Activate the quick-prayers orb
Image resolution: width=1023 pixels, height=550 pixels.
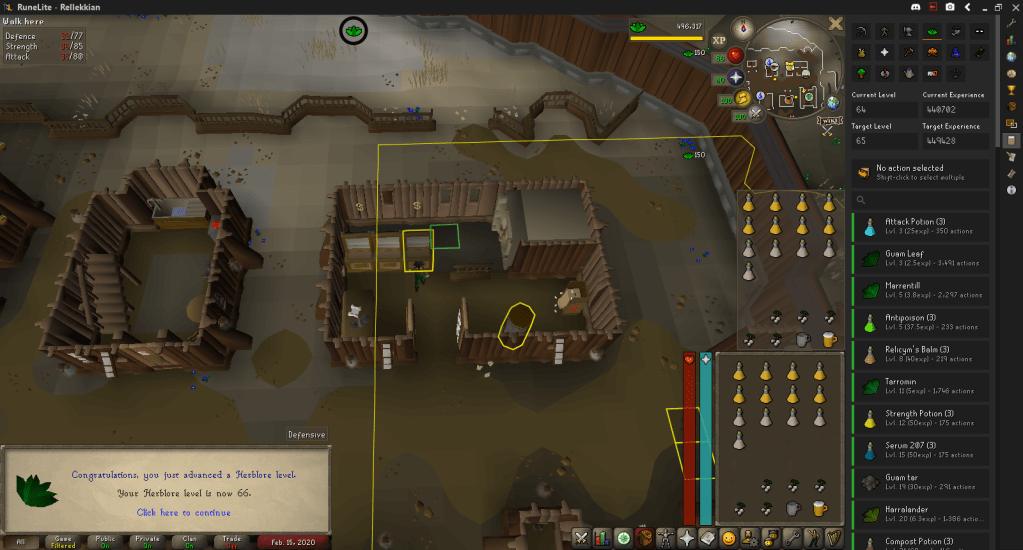(x=735, y=77)
